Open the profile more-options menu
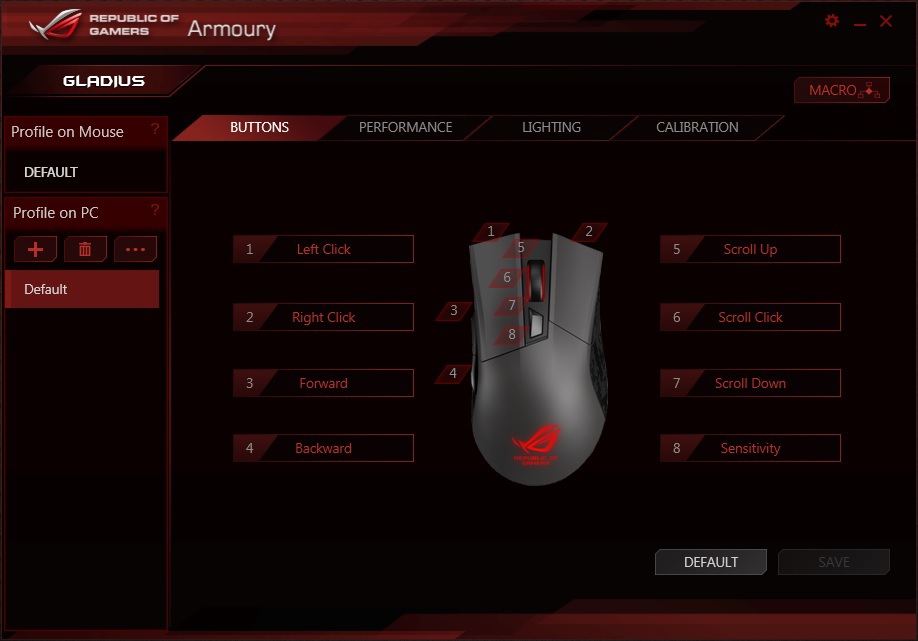 tap(135, 249)
